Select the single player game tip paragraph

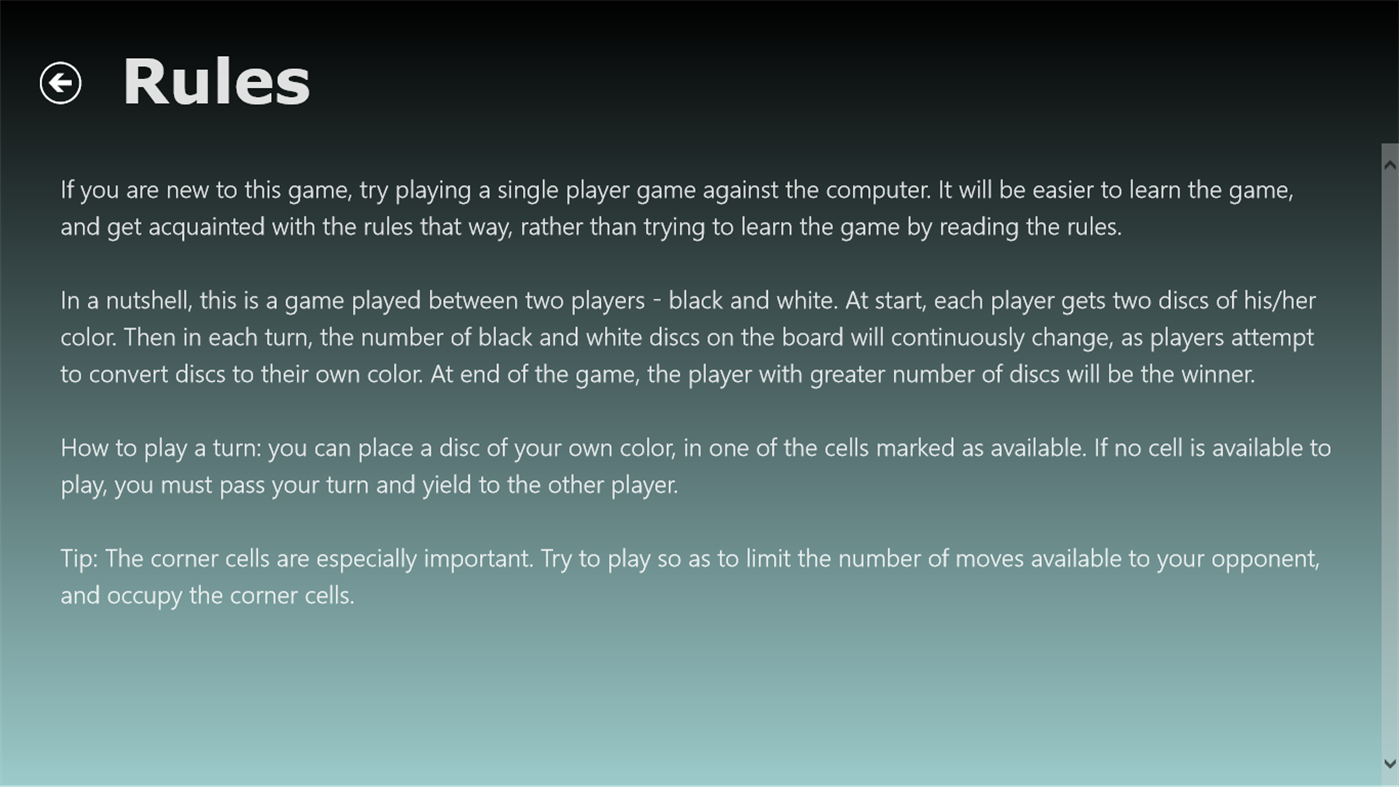pos(676,205)
